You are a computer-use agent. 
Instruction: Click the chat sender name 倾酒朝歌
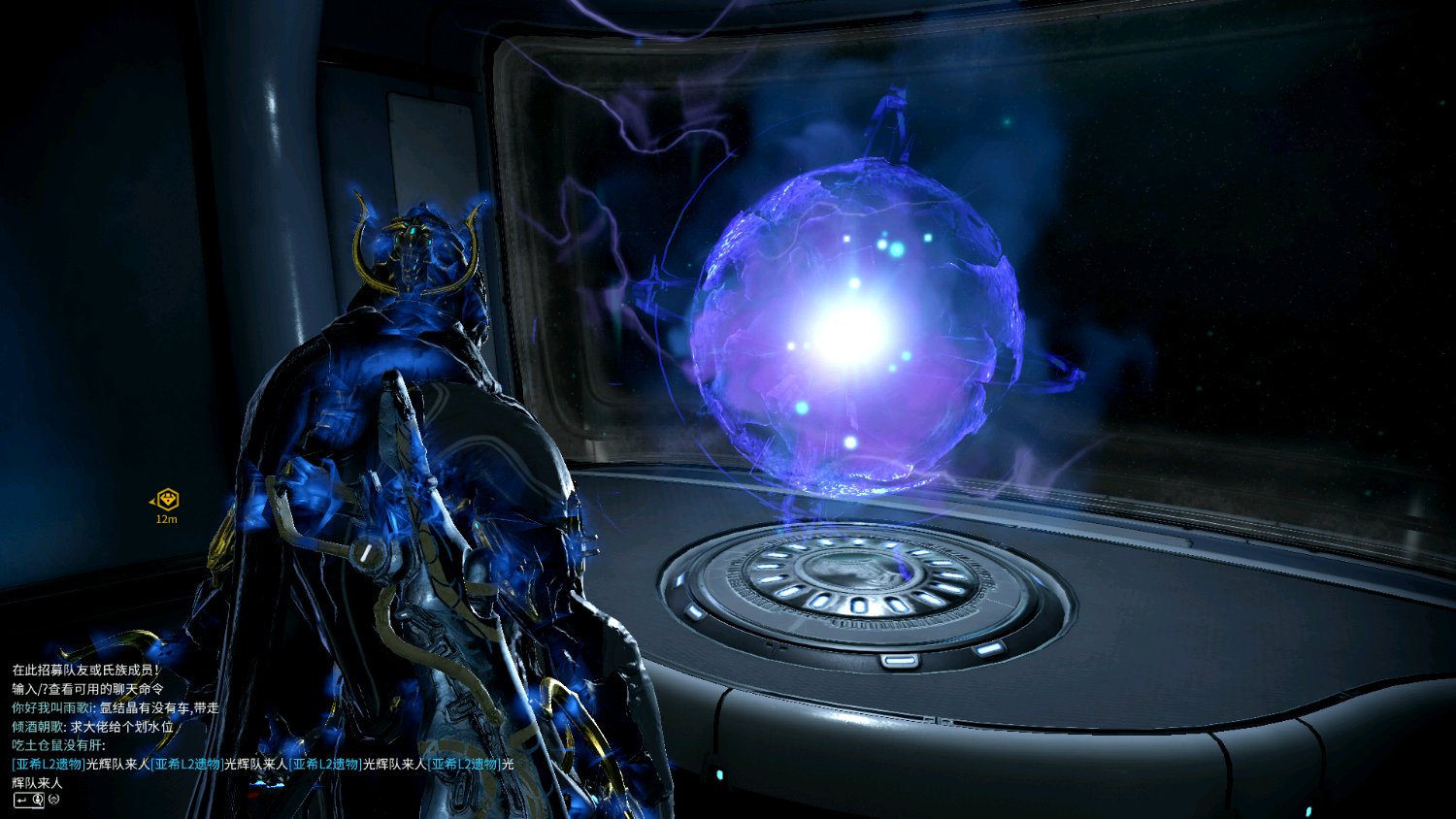pos(38,726)
